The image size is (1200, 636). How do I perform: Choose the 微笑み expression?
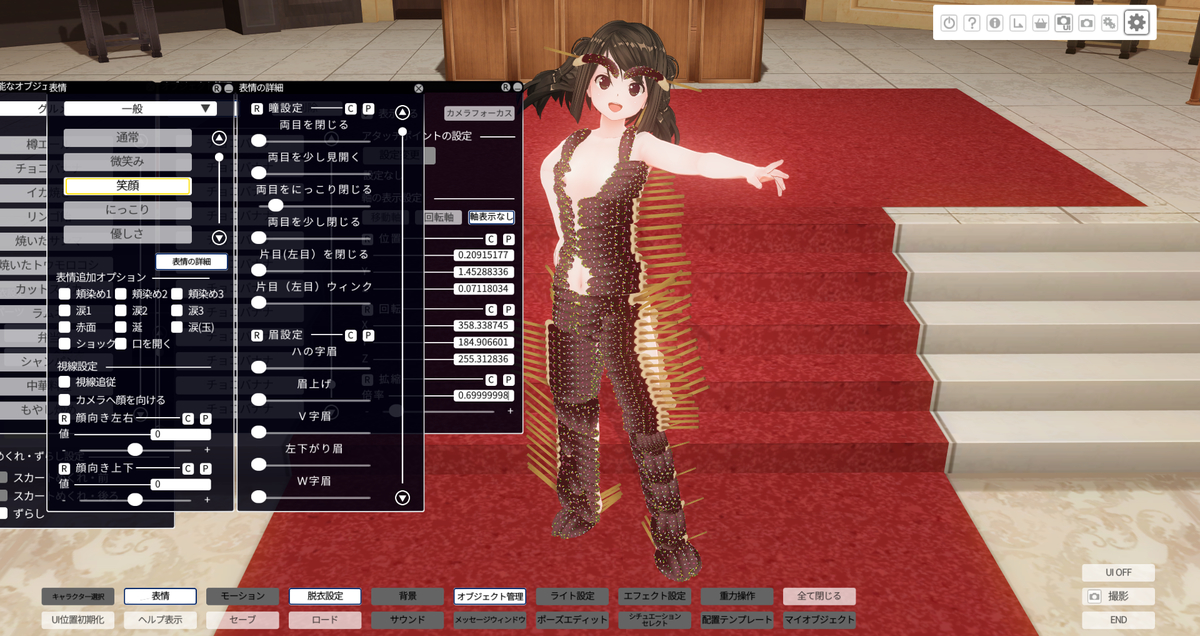click(x=127, y=162)
